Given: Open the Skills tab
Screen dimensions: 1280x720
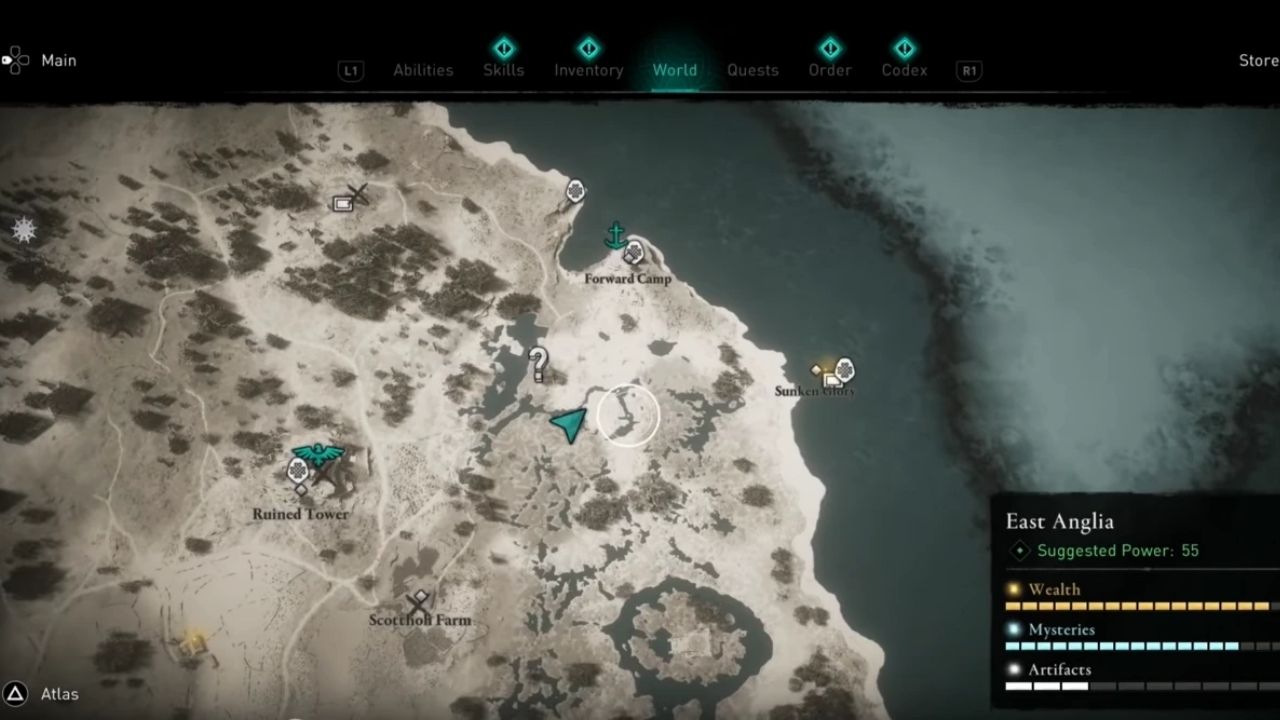Looking at the screenshot, I should click(x=503, y=70).
